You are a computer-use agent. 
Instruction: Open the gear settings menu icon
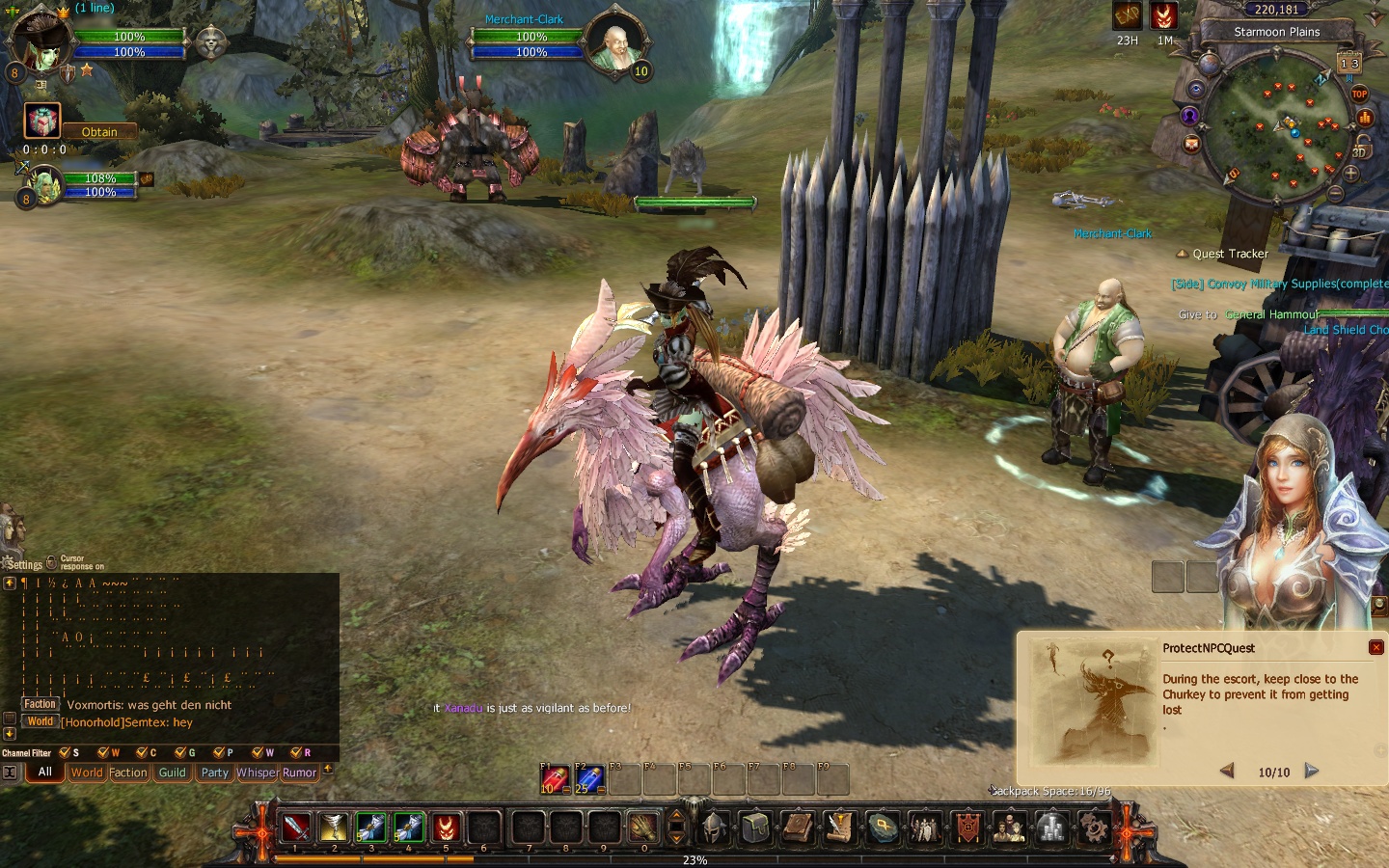coord(1093,827)
